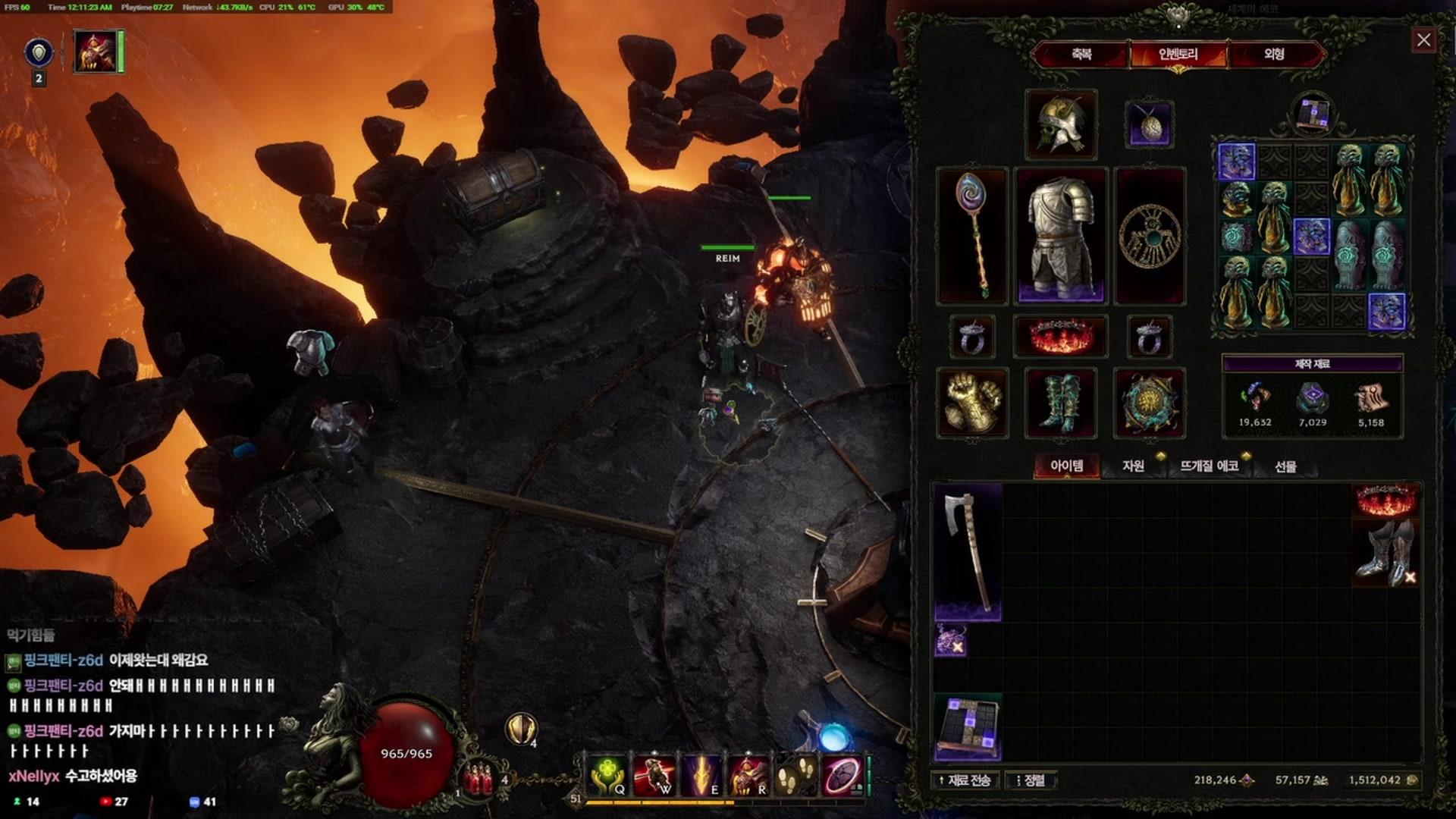Open the 자원 resources tab

click(1133, 466)
